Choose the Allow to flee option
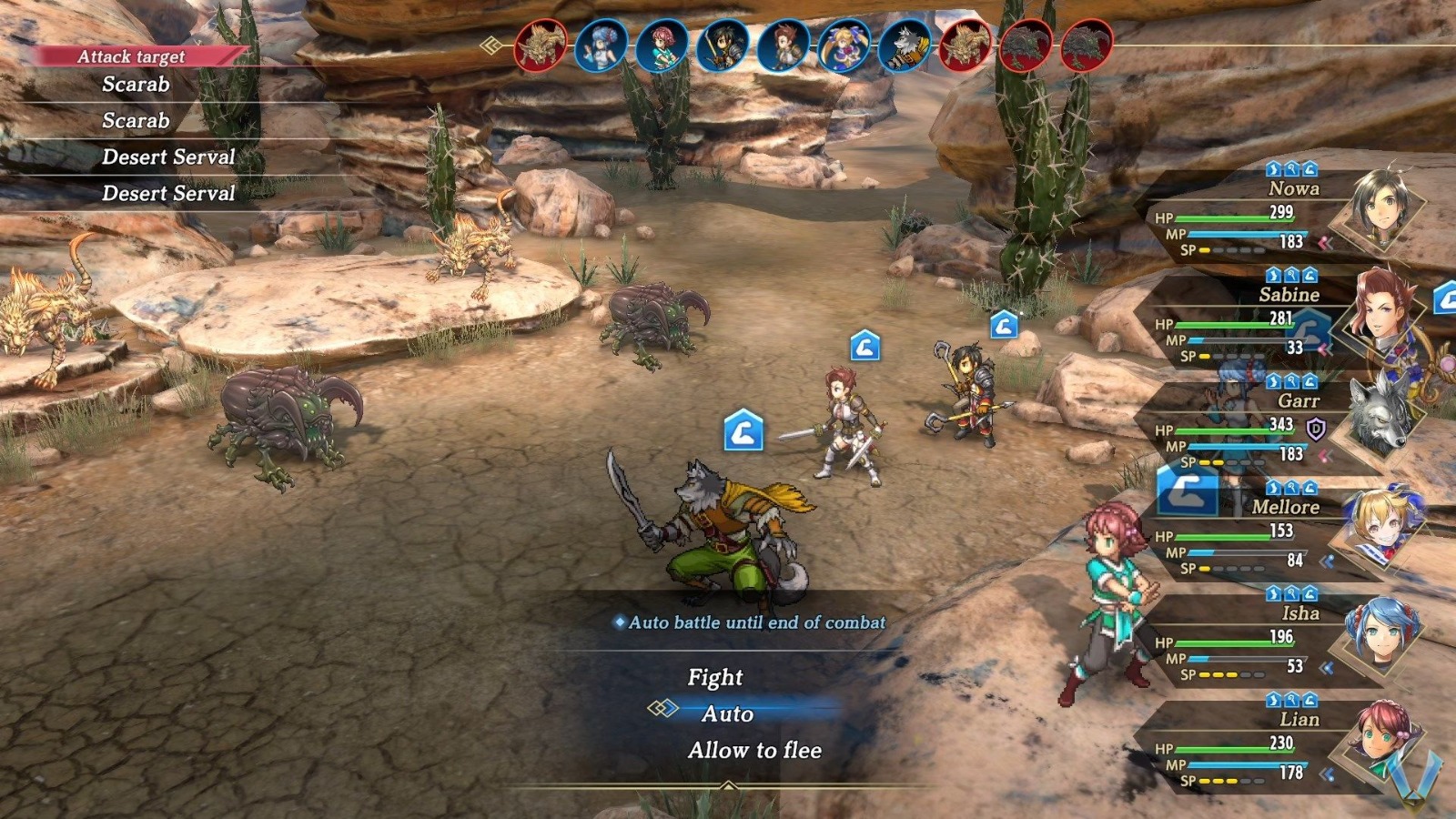This screenshot has width=1456, height=819. coord(755,751)
